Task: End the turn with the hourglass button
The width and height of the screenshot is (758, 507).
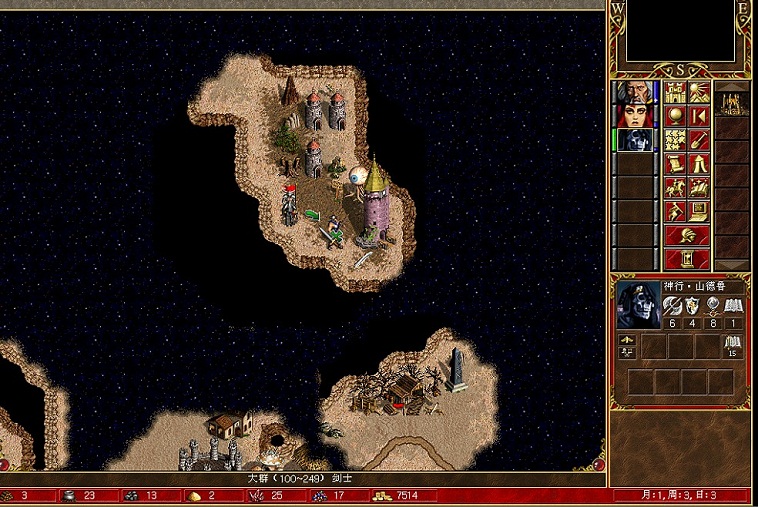Action: [687, 259]
